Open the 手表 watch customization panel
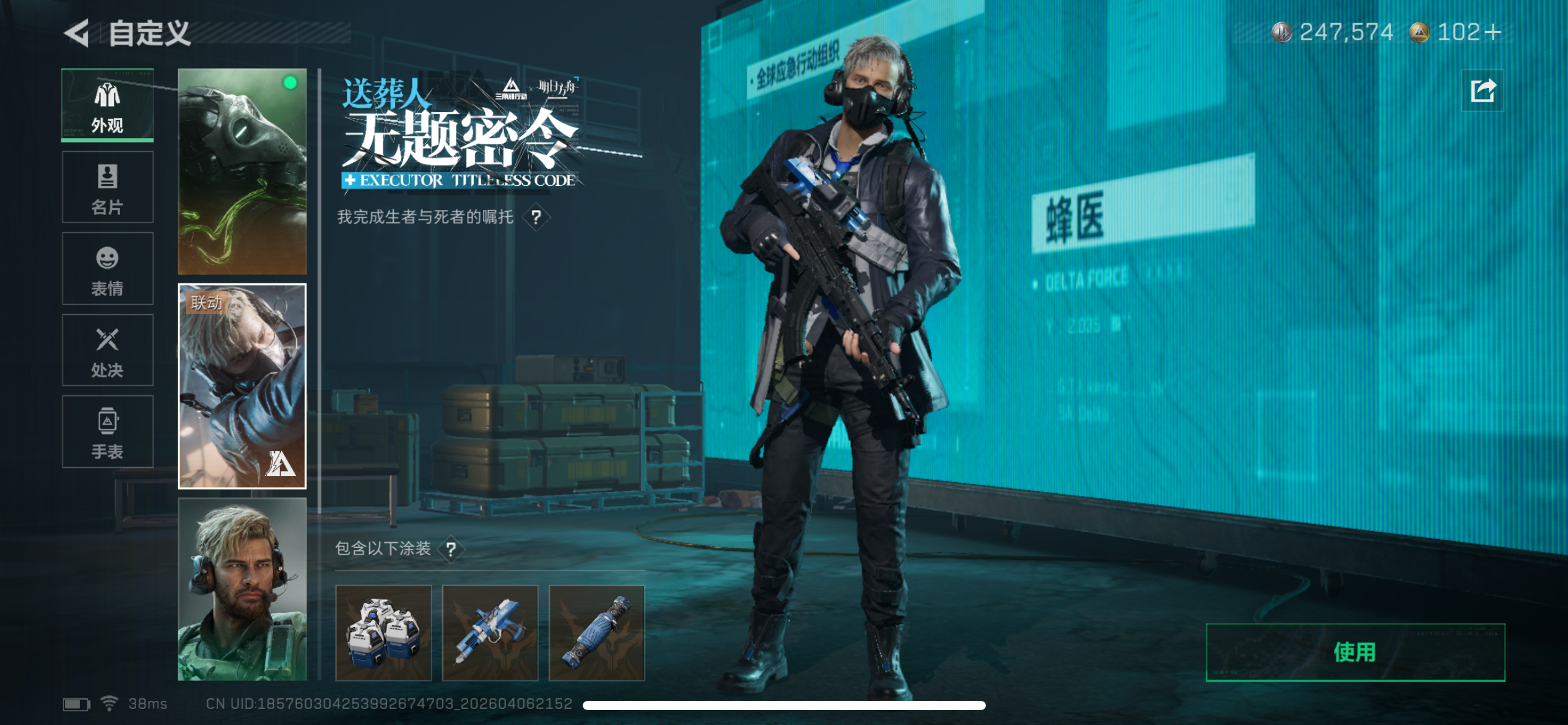This screenshot has height=725, width=1568. 107,432
